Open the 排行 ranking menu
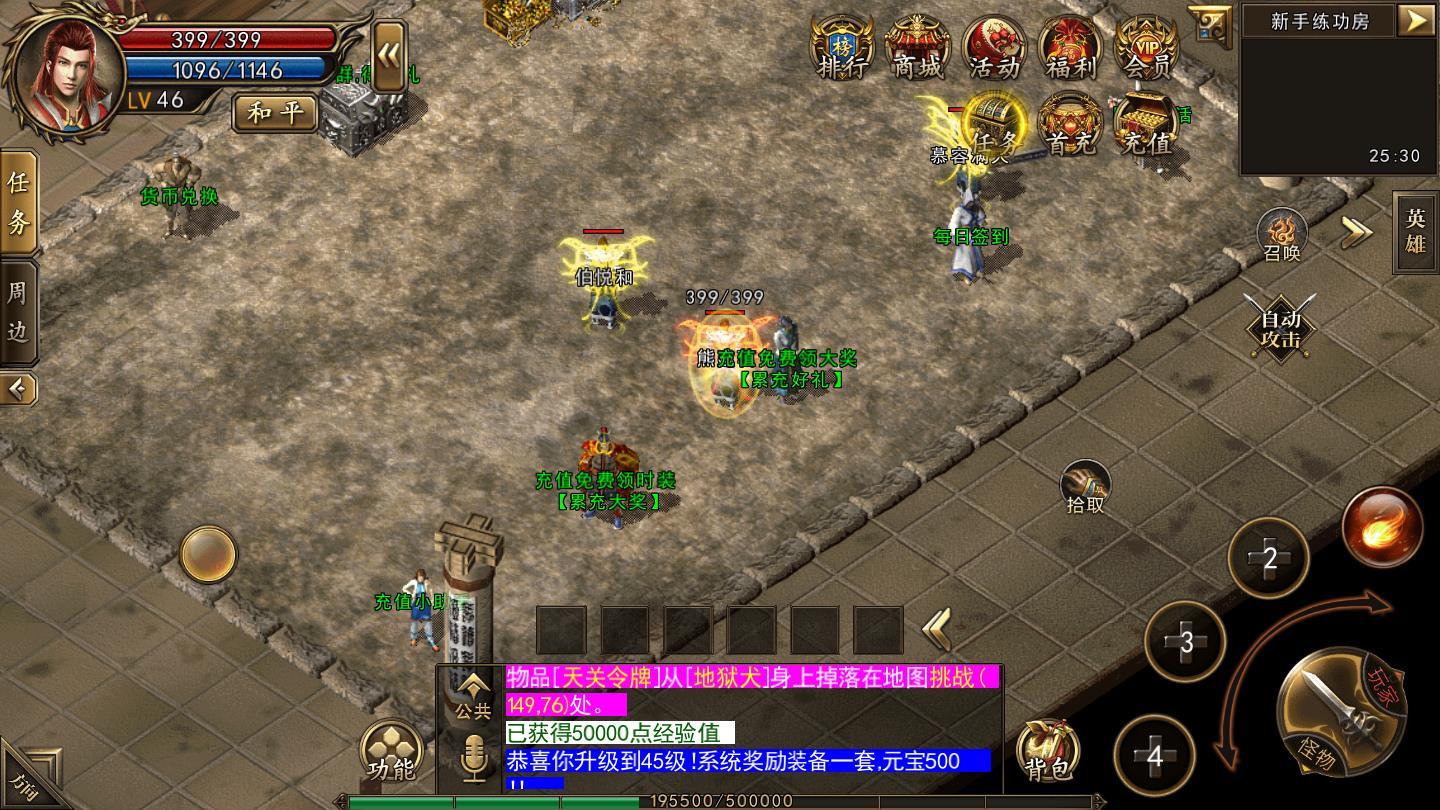 click(841, 47)
